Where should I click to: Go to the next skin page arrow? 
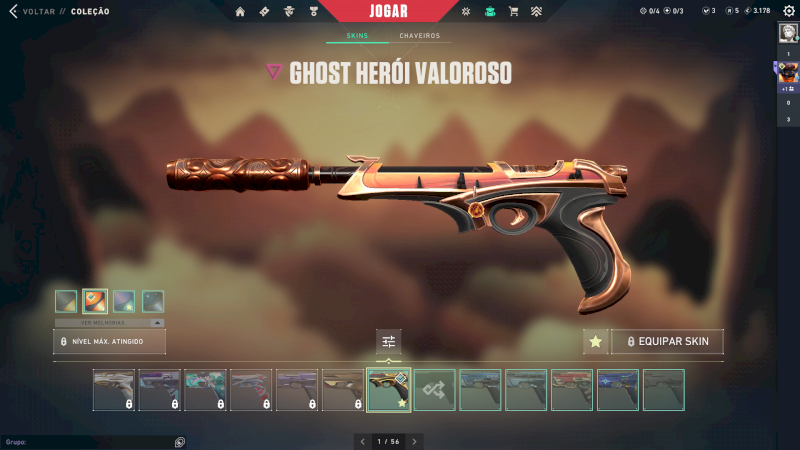pyautogui.click(x=415, y=441)
